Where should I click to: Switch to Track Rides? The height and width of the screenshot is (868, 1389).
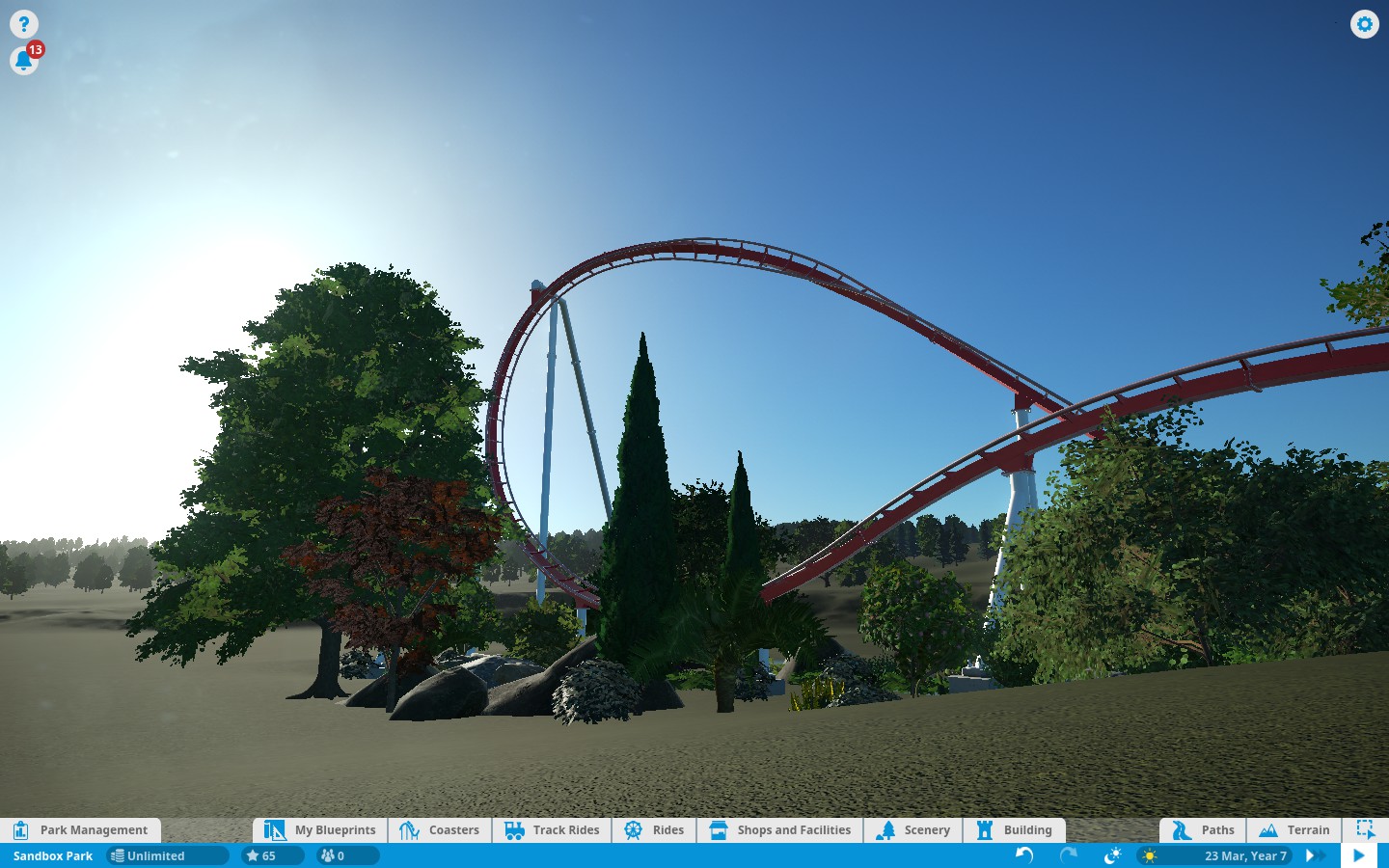[x=552, y=830]
